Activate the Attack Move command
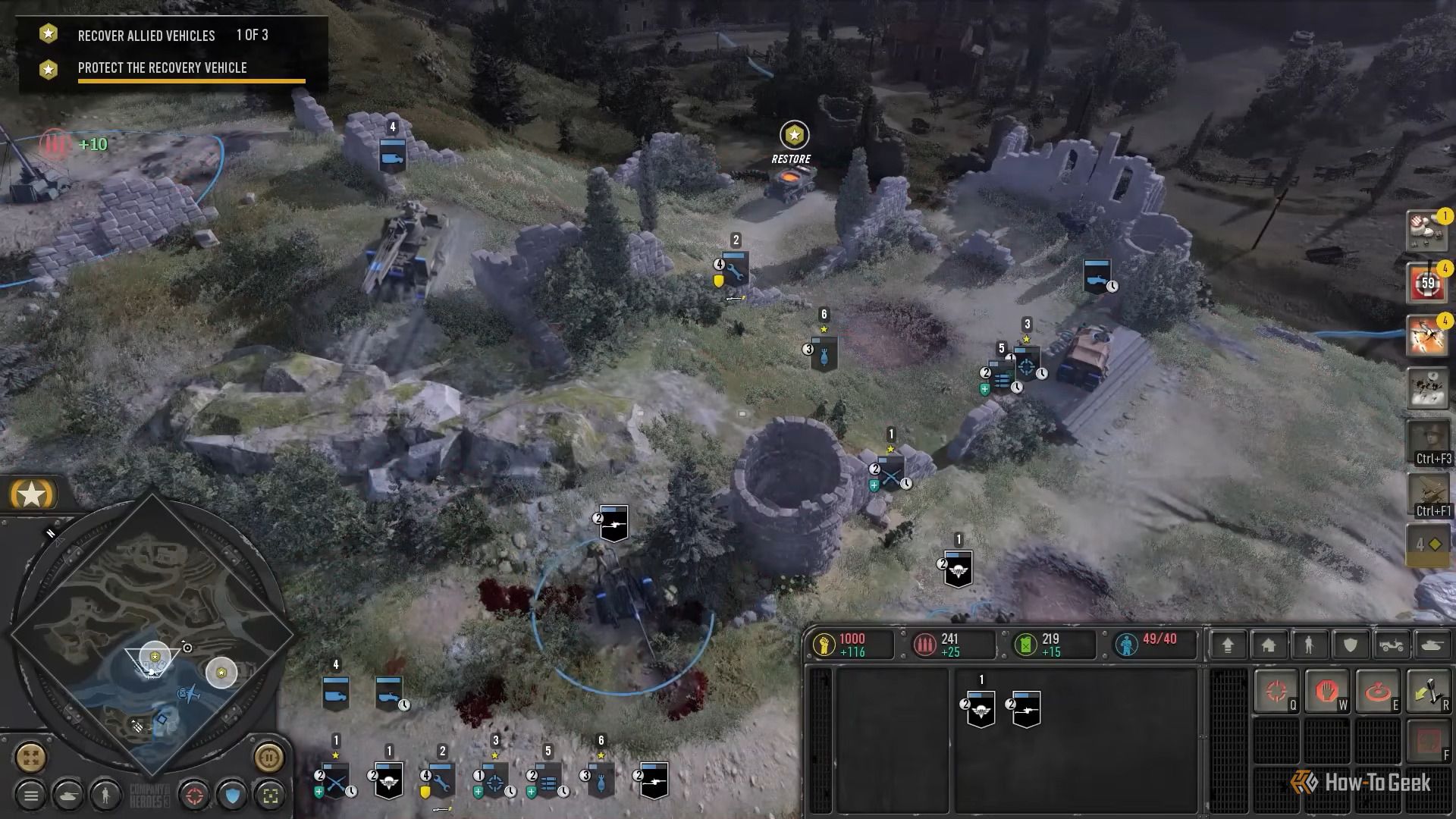This screenshot has width=1456, height=819. pos(1276,692)
